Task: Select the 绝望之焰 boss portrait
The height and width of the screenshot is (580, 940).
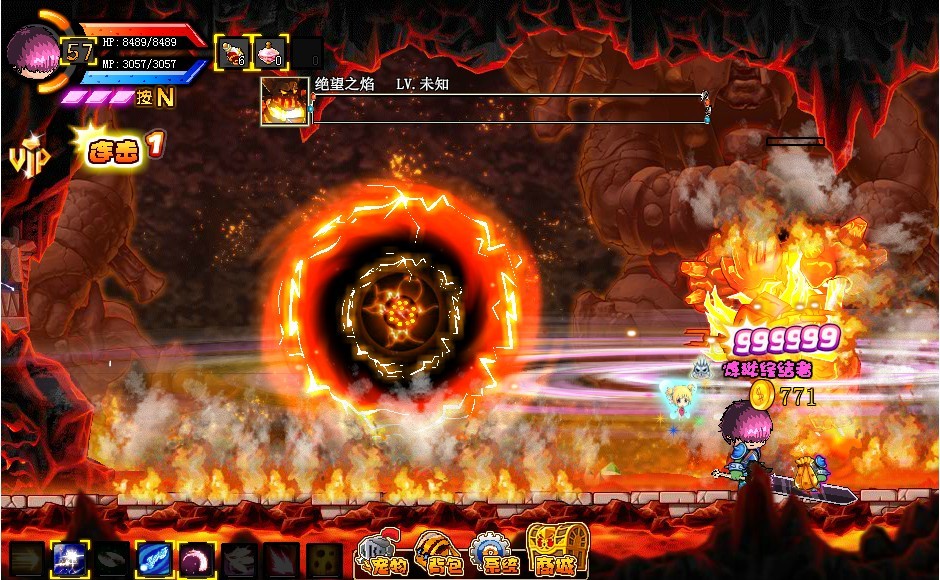Action: click(284, 102)
